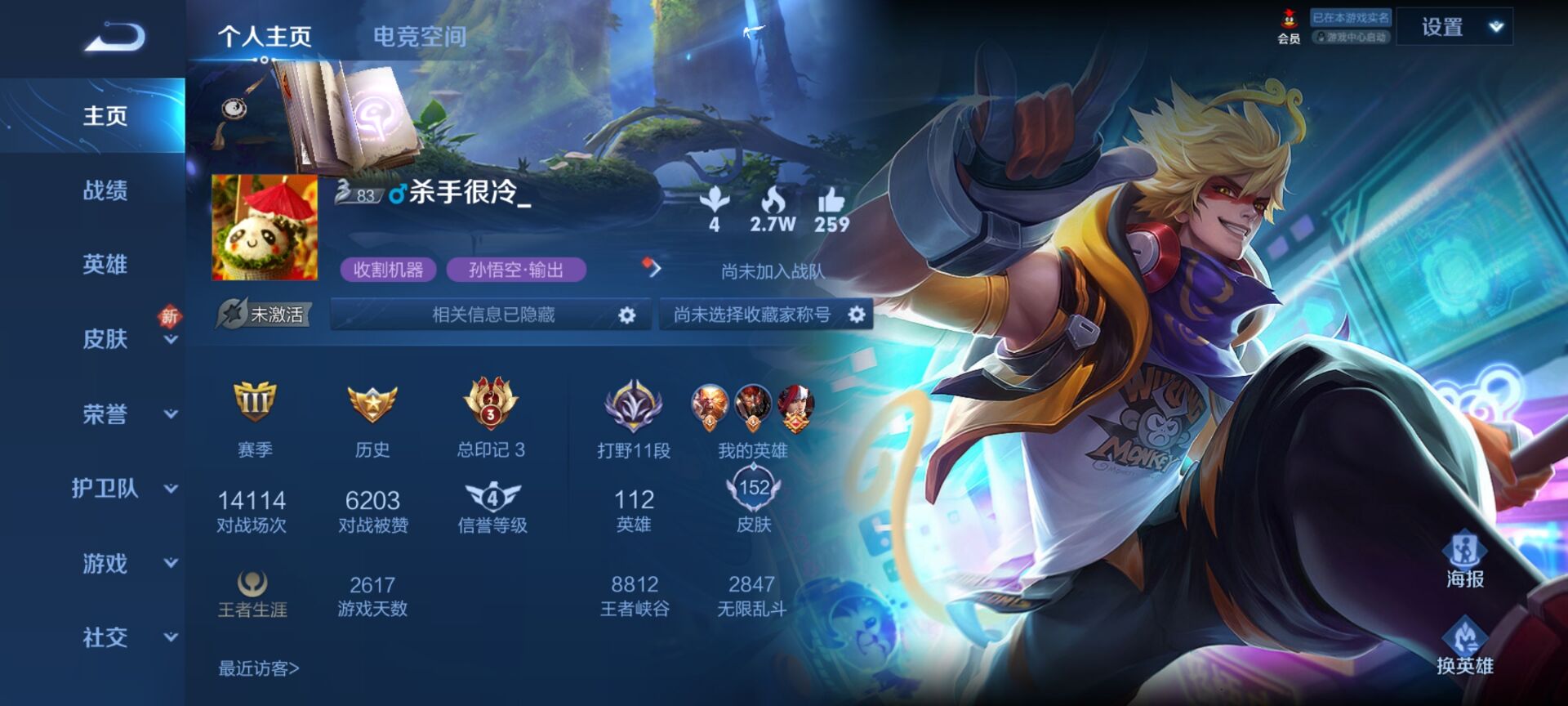This screenshot has height=706, width=1568.
Task: Open the 皮肤 sidebar menu
Action: [105, 339]
